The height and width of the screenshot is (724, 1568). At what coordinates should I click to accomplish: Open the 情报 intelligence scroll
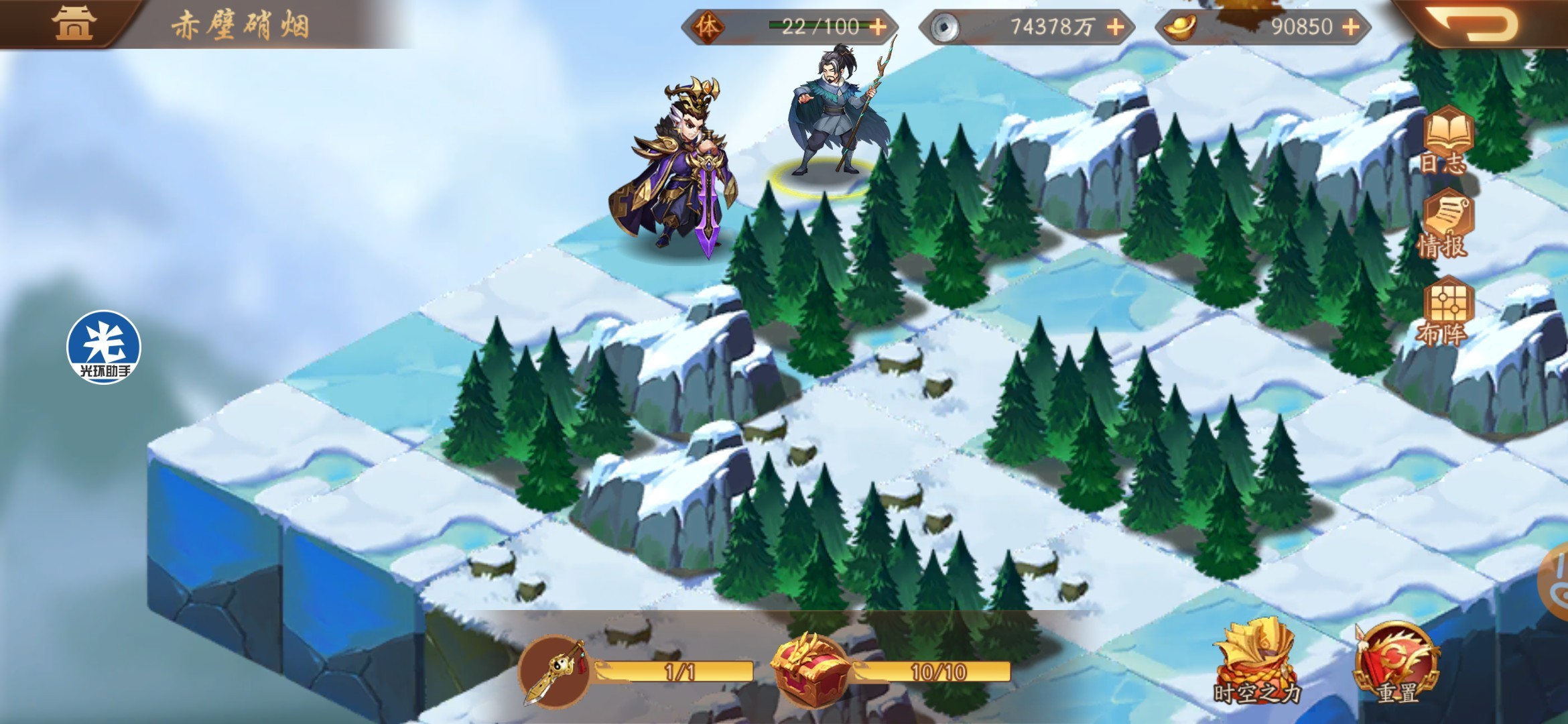(1445, 224)
